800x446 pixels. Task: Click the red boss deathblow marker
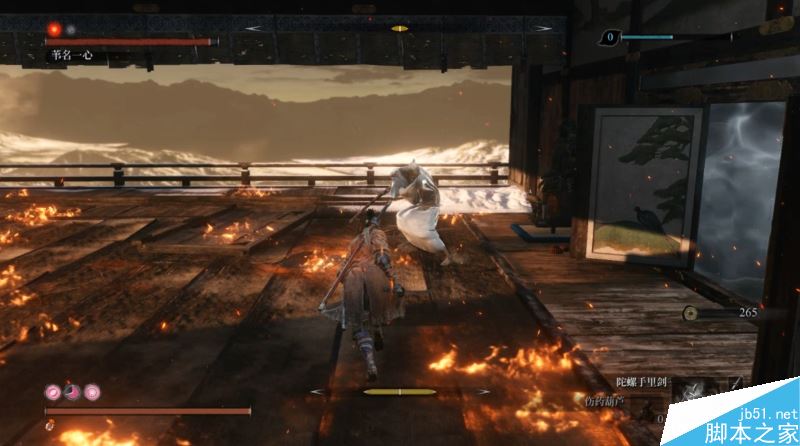pos(54,30)
